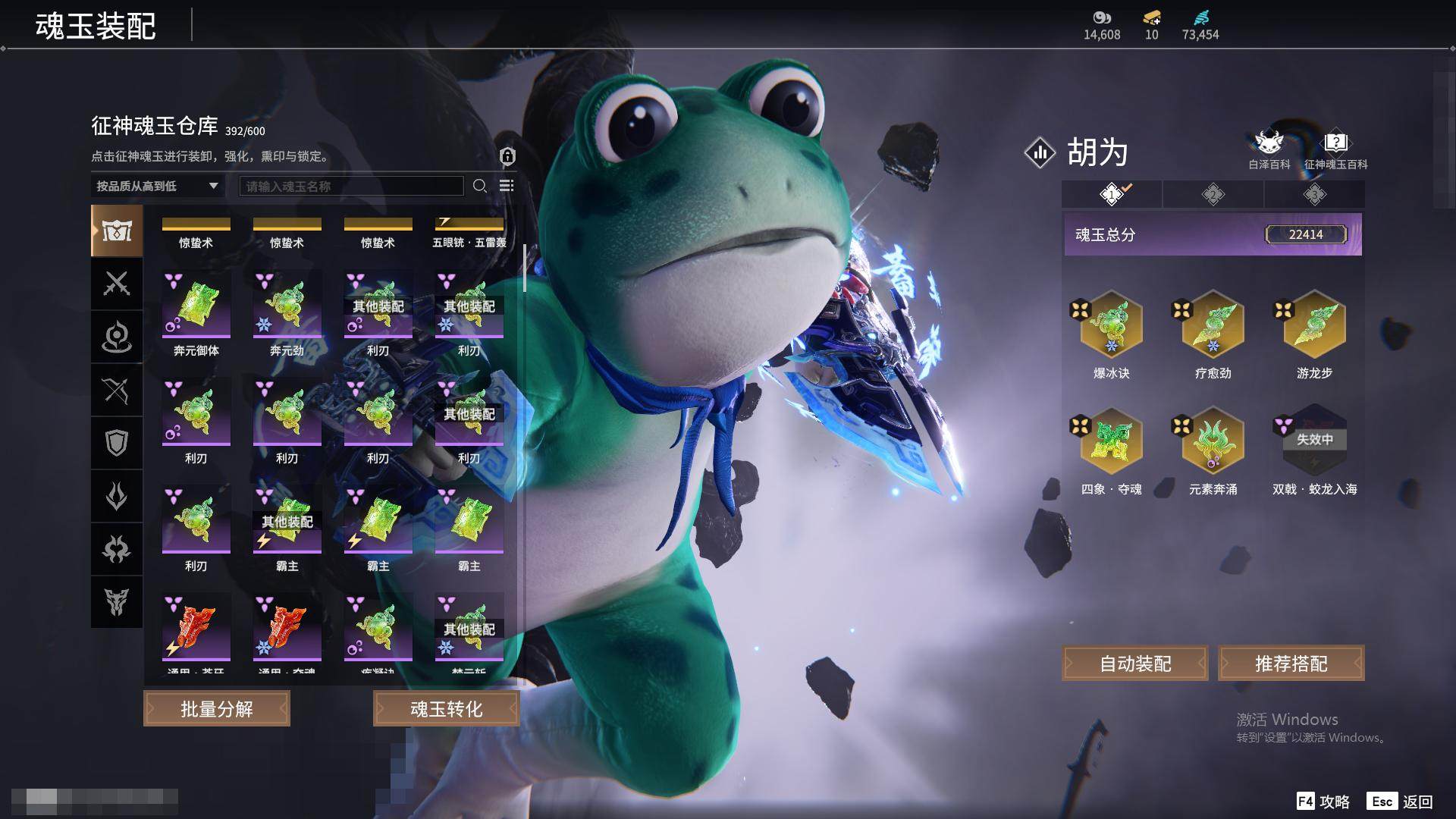Click the soul jade name search field

[x=351, y=186]
